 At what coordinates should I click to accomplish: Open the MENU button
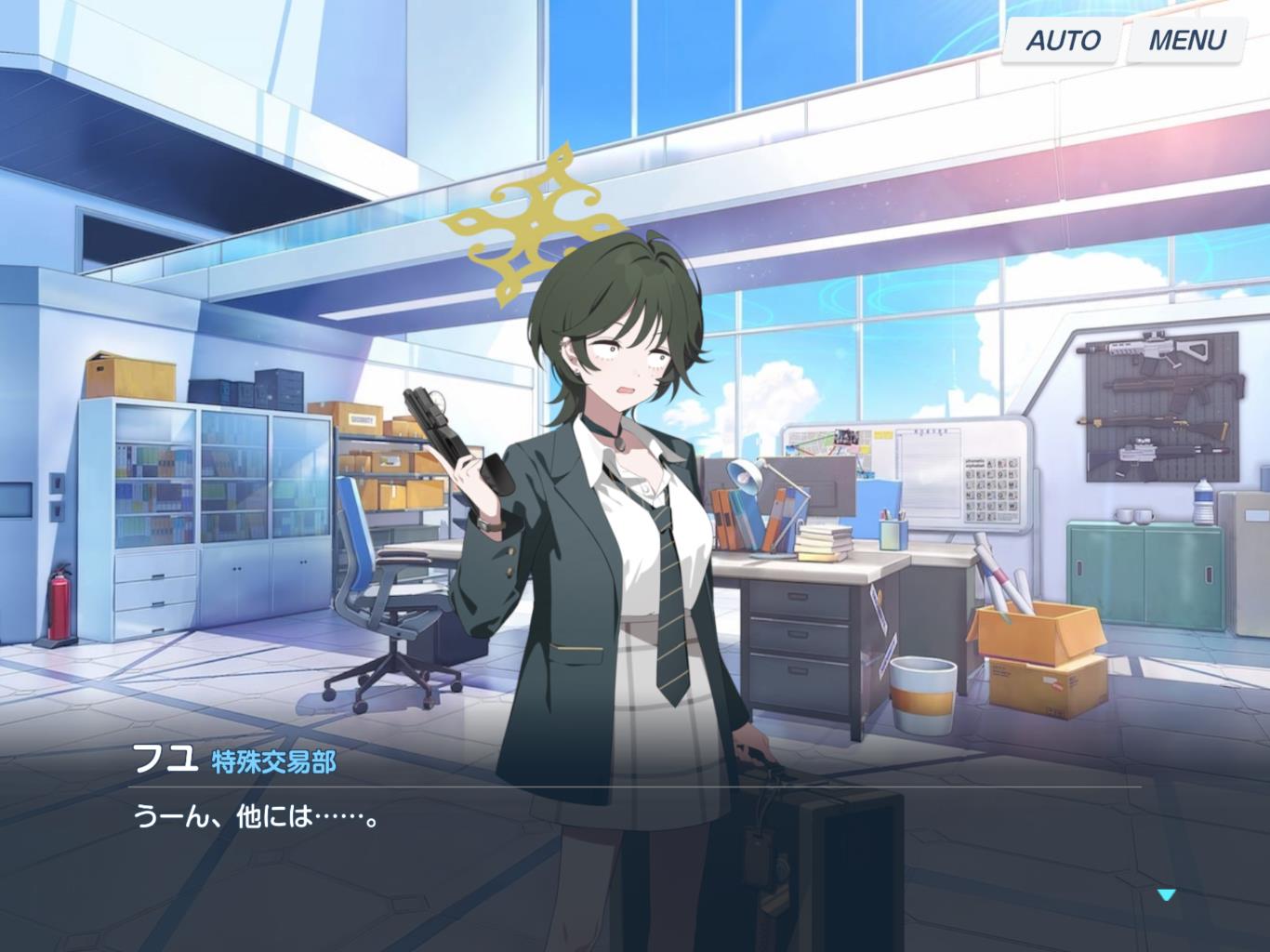(x=1186, y=40)
